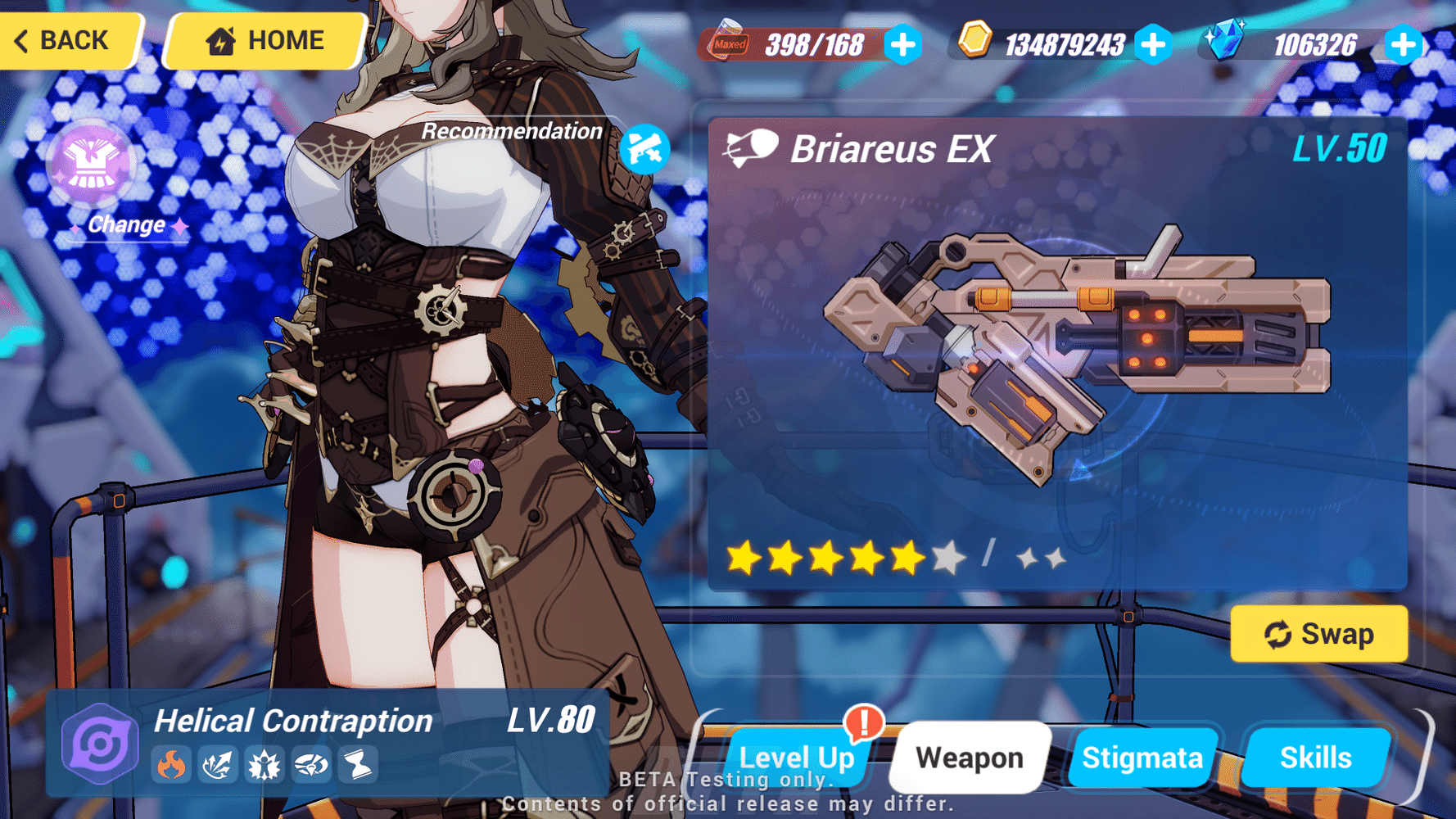
Task: Click the hourglass time-slow tag icon
Action: point(356,764)
